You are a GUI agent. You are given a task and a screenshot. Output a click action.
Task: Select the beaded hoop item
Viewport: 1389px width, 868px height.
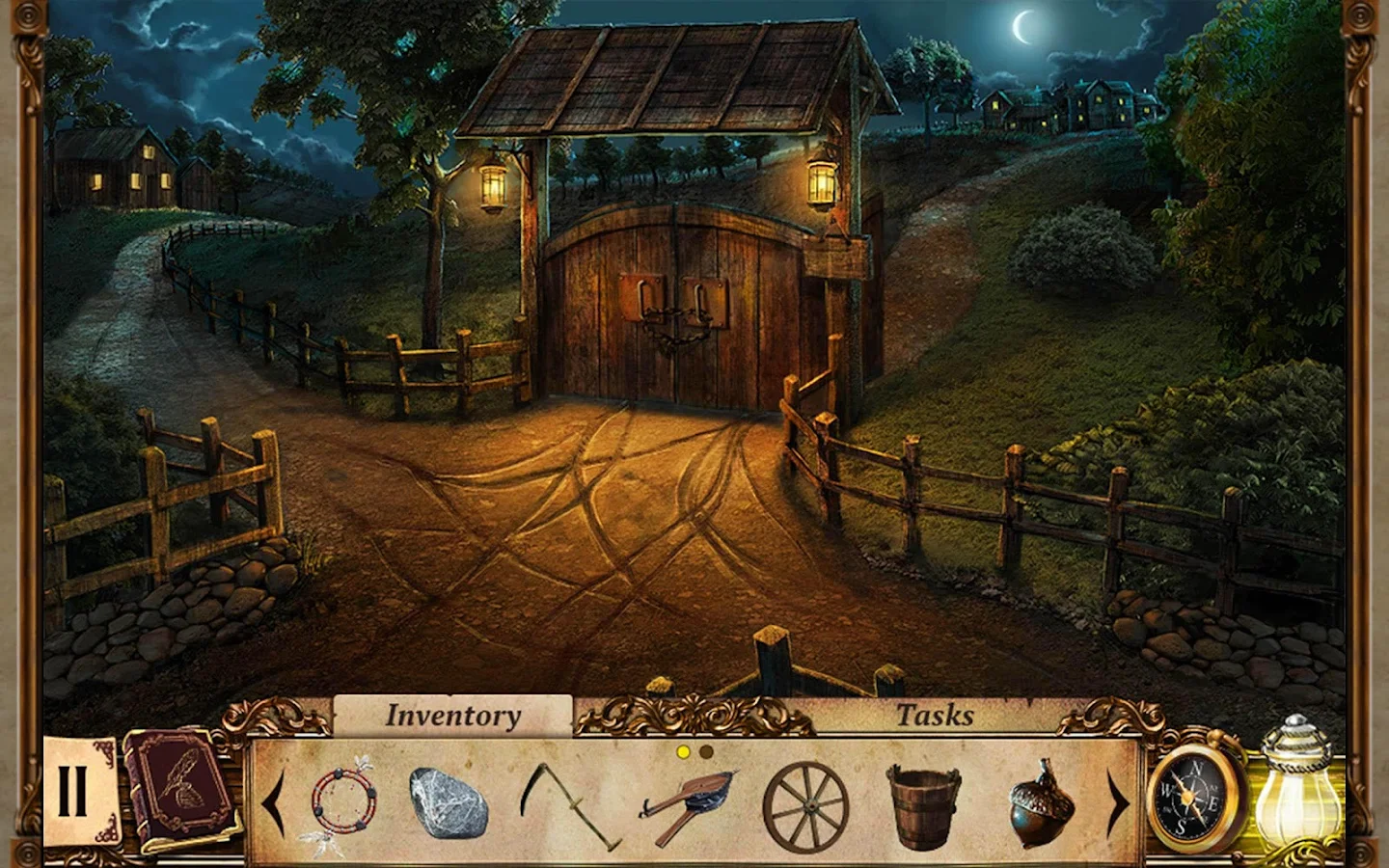coord(342,800)
